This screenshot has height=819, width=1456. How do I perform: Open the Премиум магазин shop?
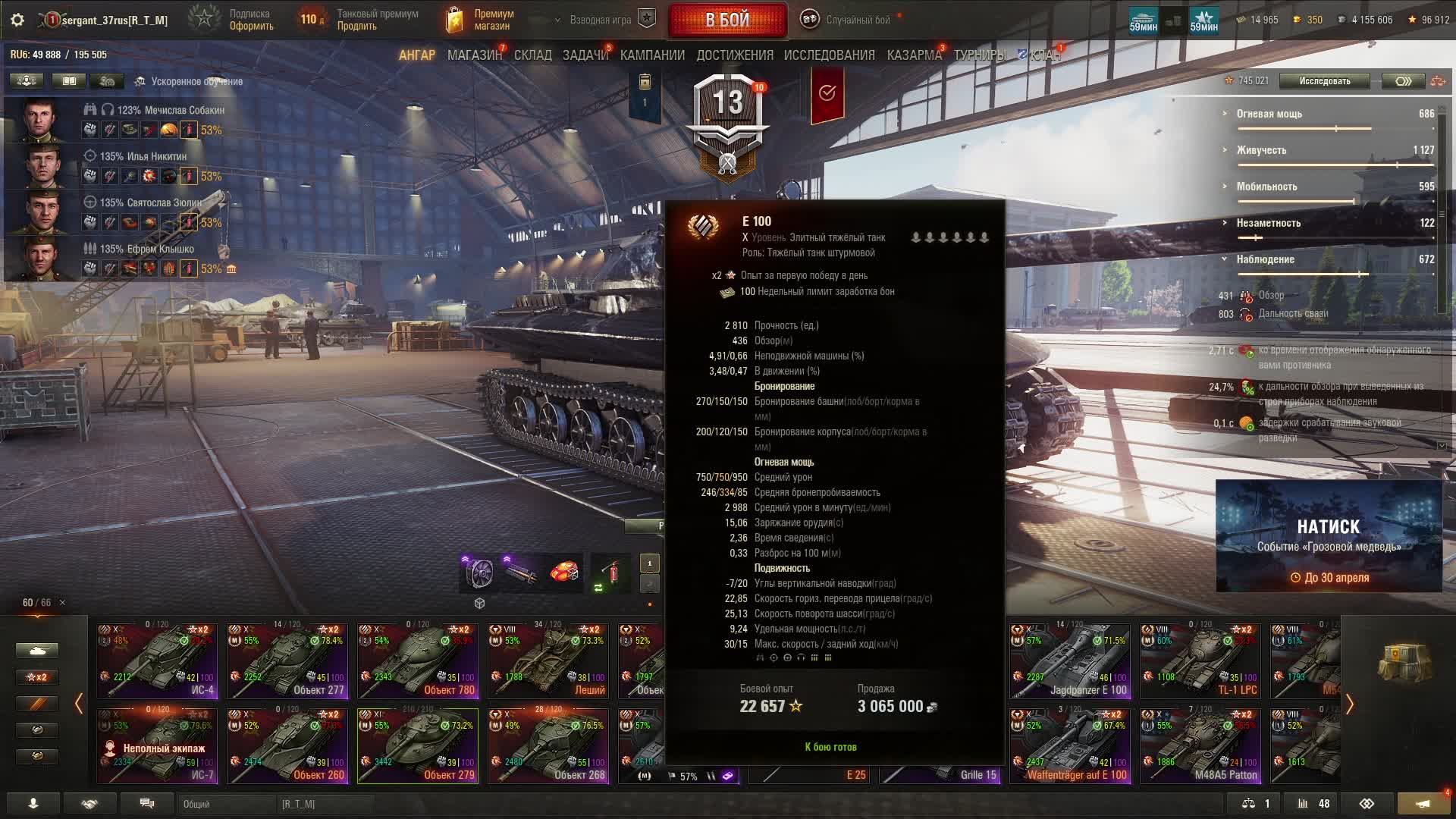click(x=479, y=20)
